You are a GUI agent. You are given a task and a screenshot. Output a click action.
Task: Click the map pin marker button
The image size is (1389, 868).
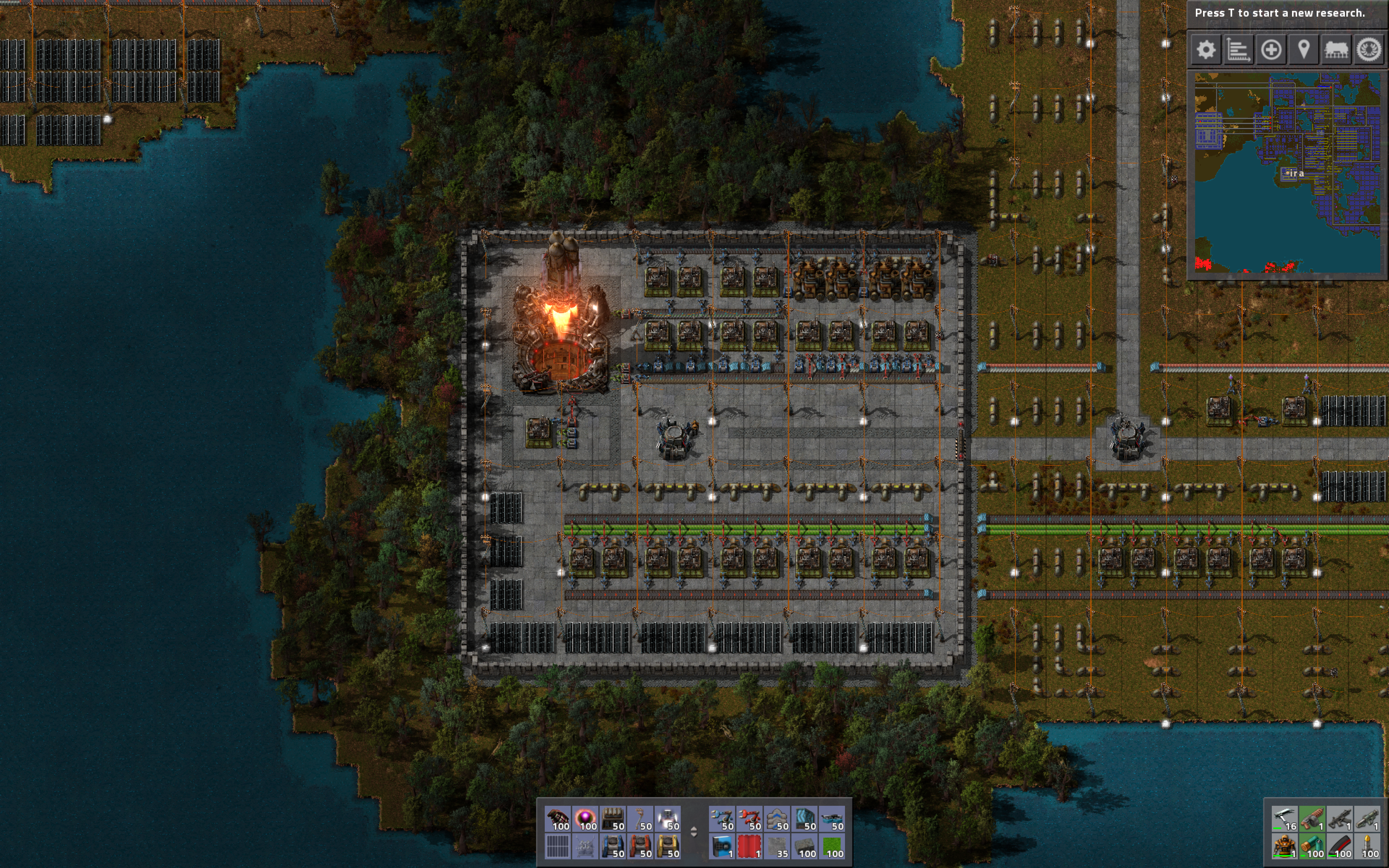coord(1304,50)
